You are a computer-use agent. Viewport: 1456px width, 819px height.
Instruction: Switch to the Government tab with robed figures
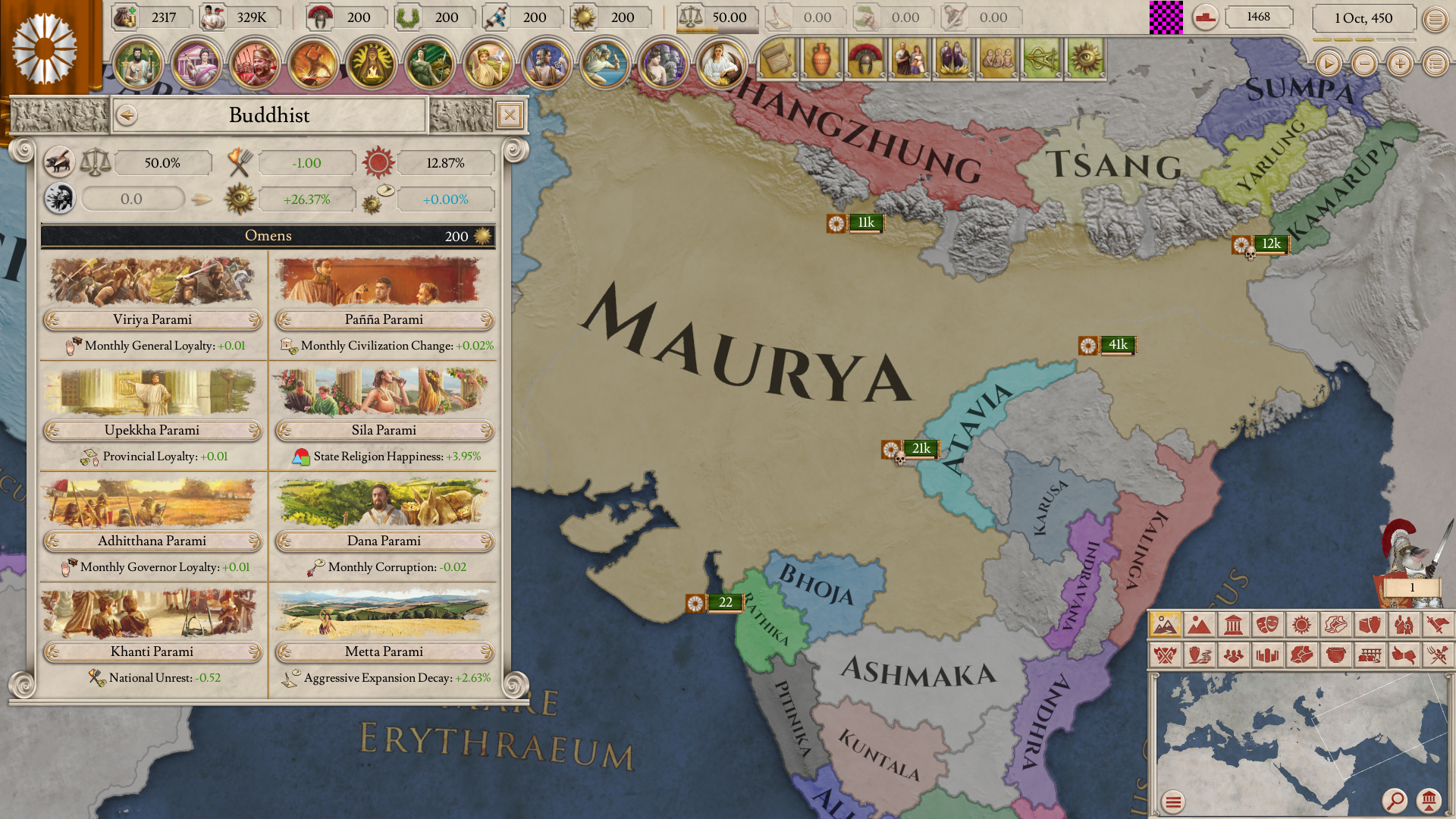click(x=955, y=59)
